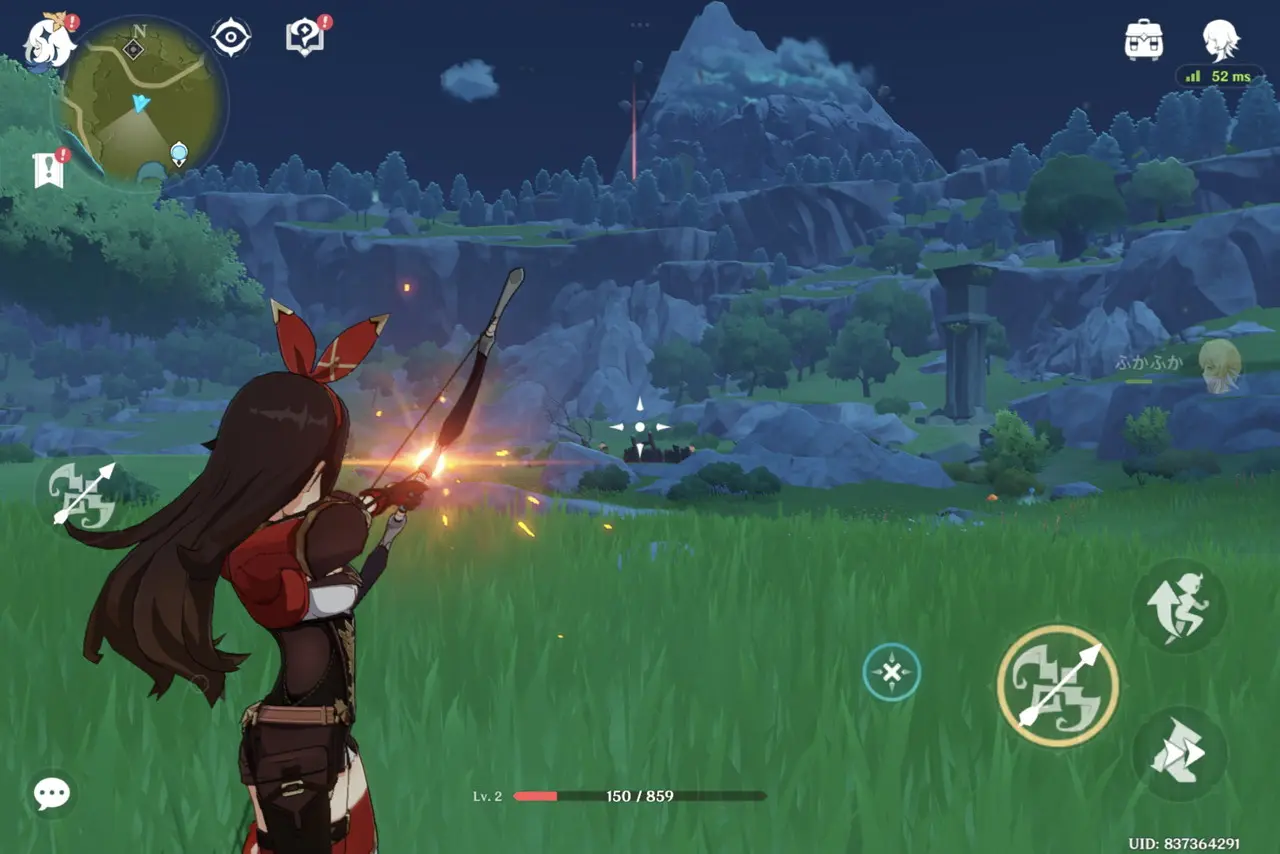Screen dimensions: 1280x854
Task: Activate Elemental Sight eye icon
Action: point(231,38)
